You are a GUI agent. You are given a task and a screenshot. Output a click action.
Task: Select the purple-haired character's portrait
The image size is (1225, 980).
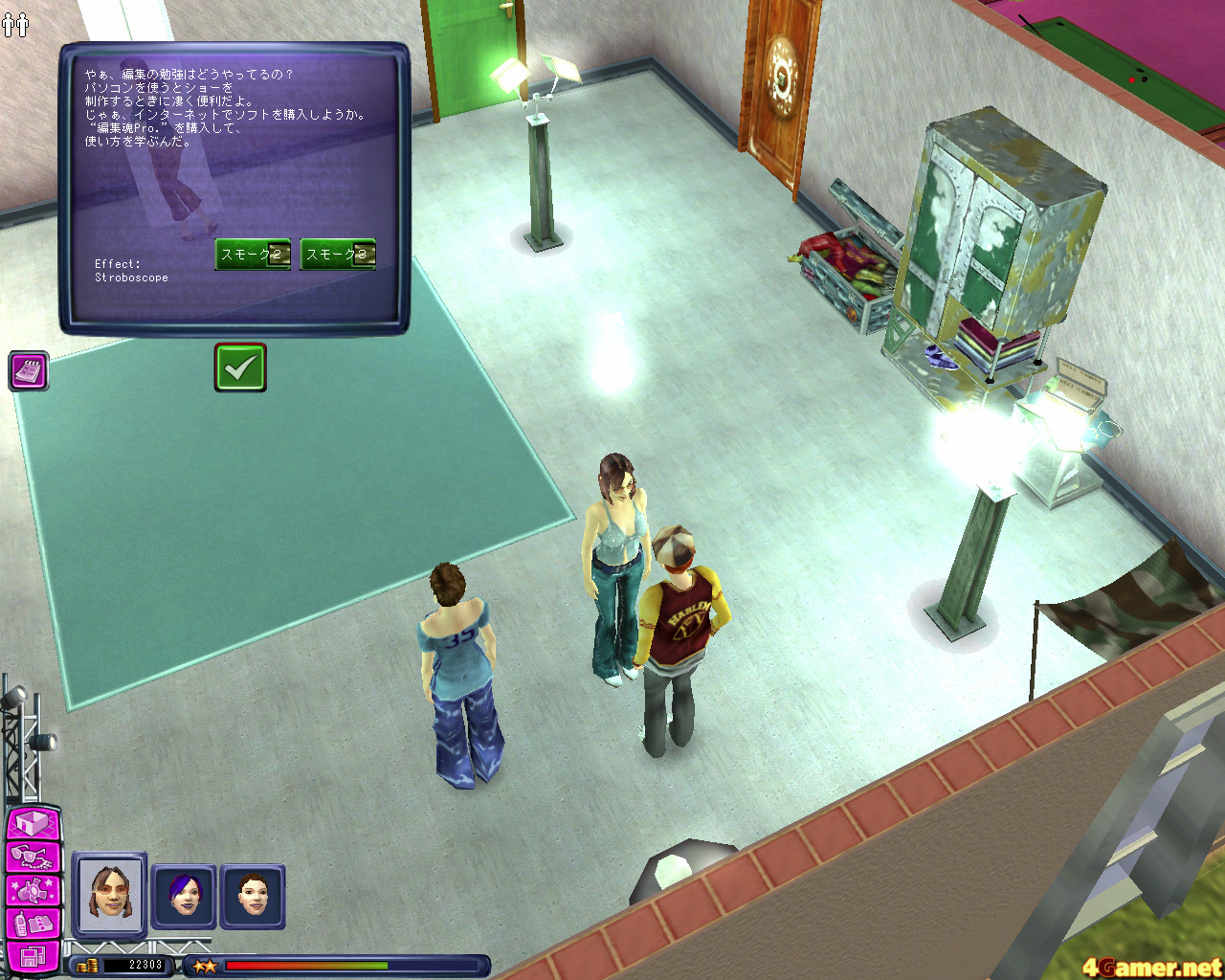click(x=182, y=898)
